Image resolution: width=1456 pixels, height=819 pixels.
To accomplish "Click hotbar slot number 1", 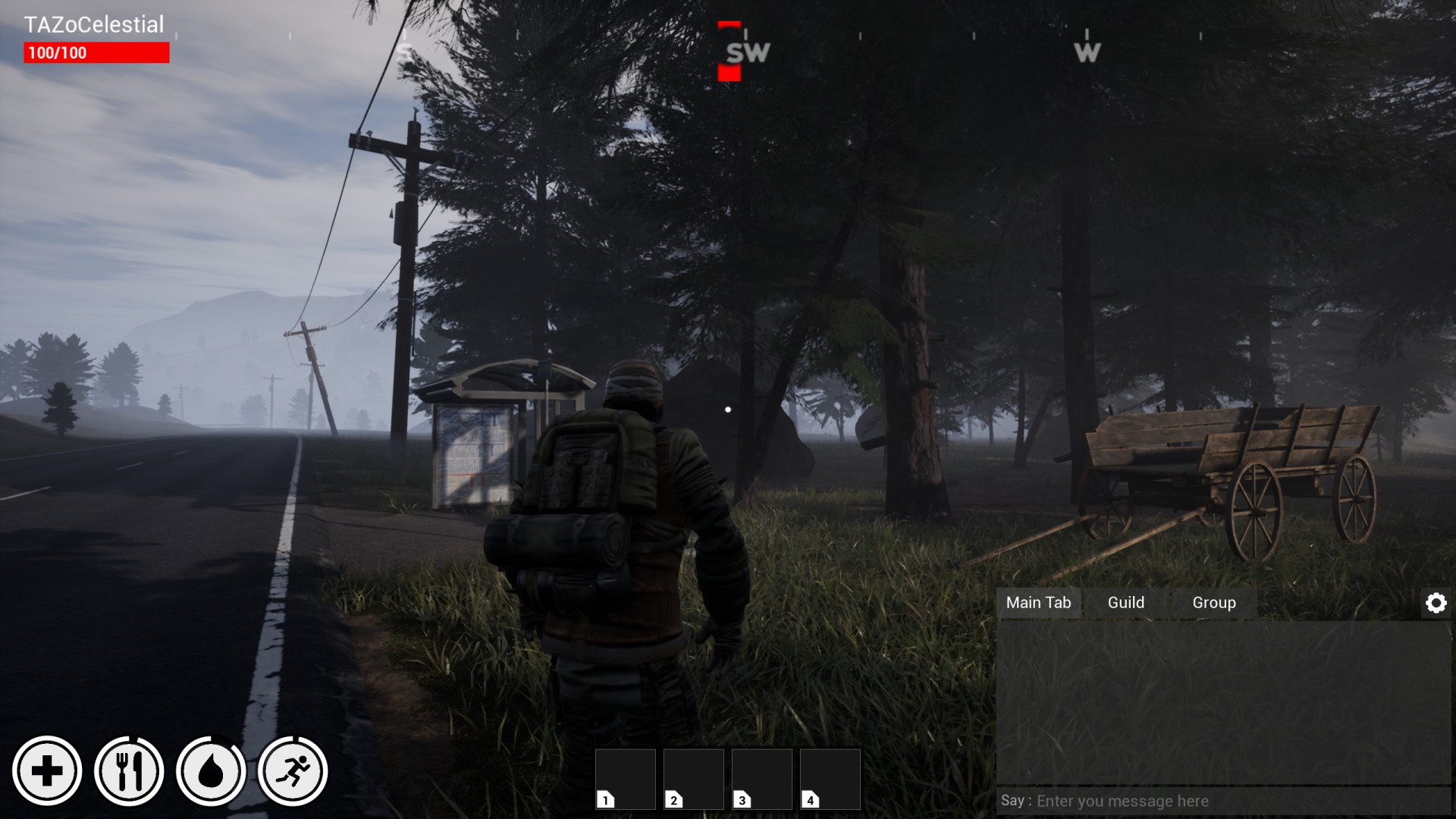I will [626, 779].
